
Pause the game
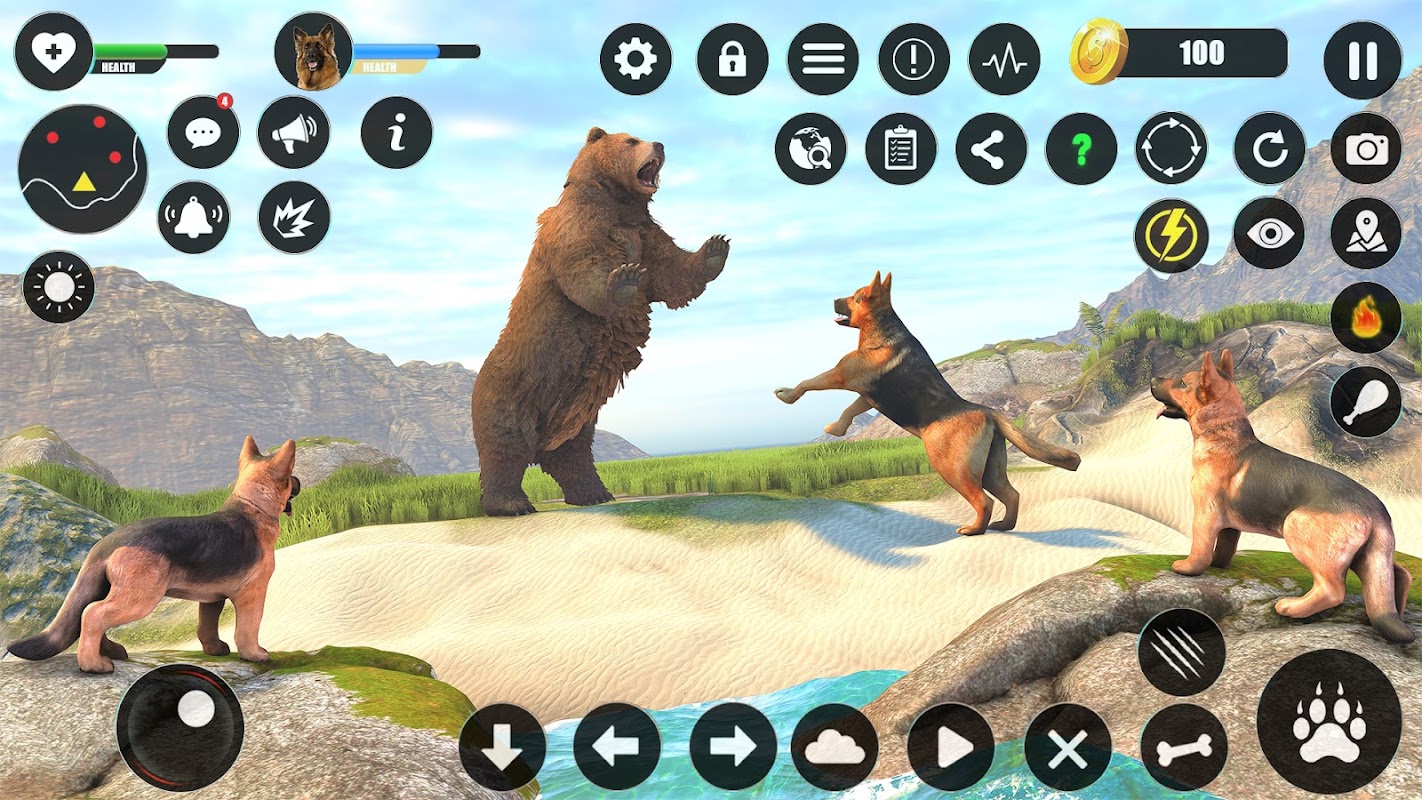tap(1362, 61)
